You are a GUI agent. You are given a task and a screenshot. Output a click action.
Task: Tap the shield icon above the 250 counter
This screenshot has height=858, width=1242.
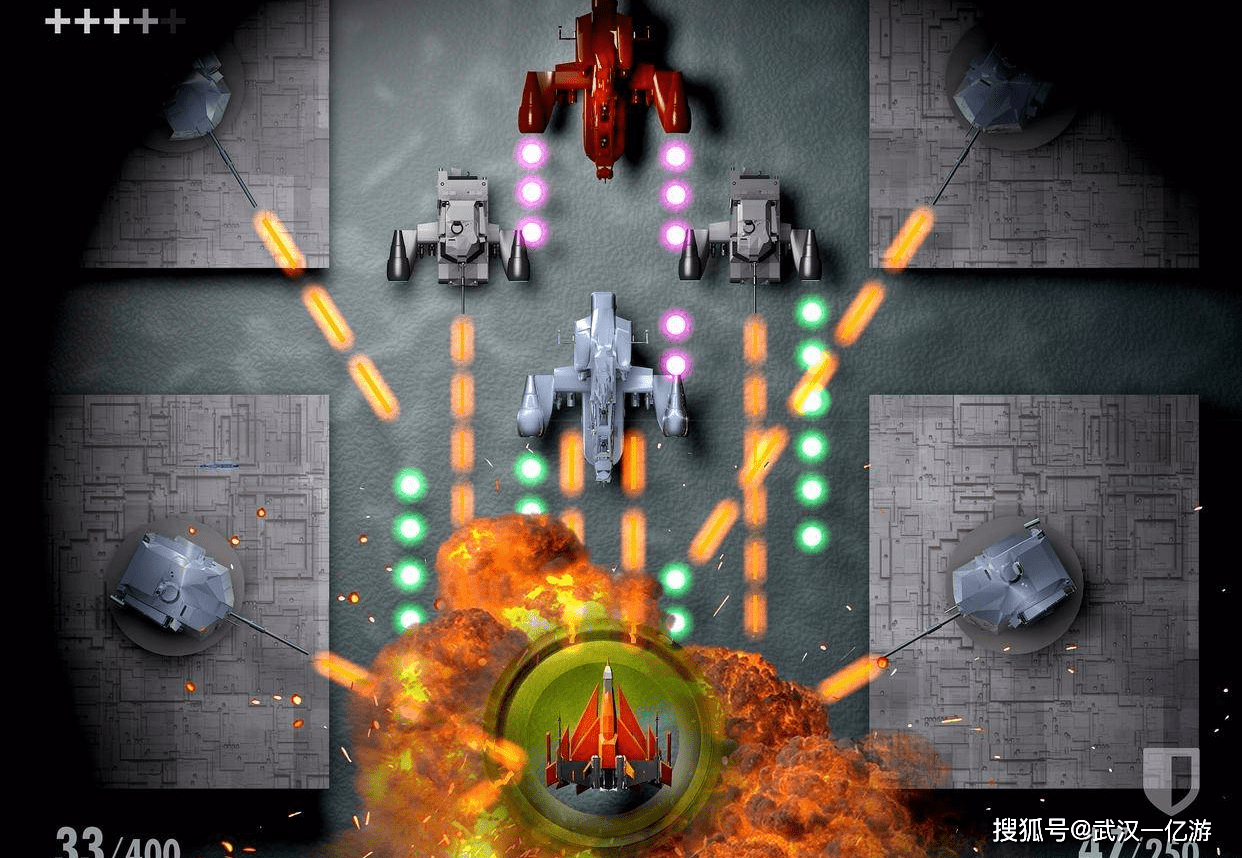pos(1171,779)
